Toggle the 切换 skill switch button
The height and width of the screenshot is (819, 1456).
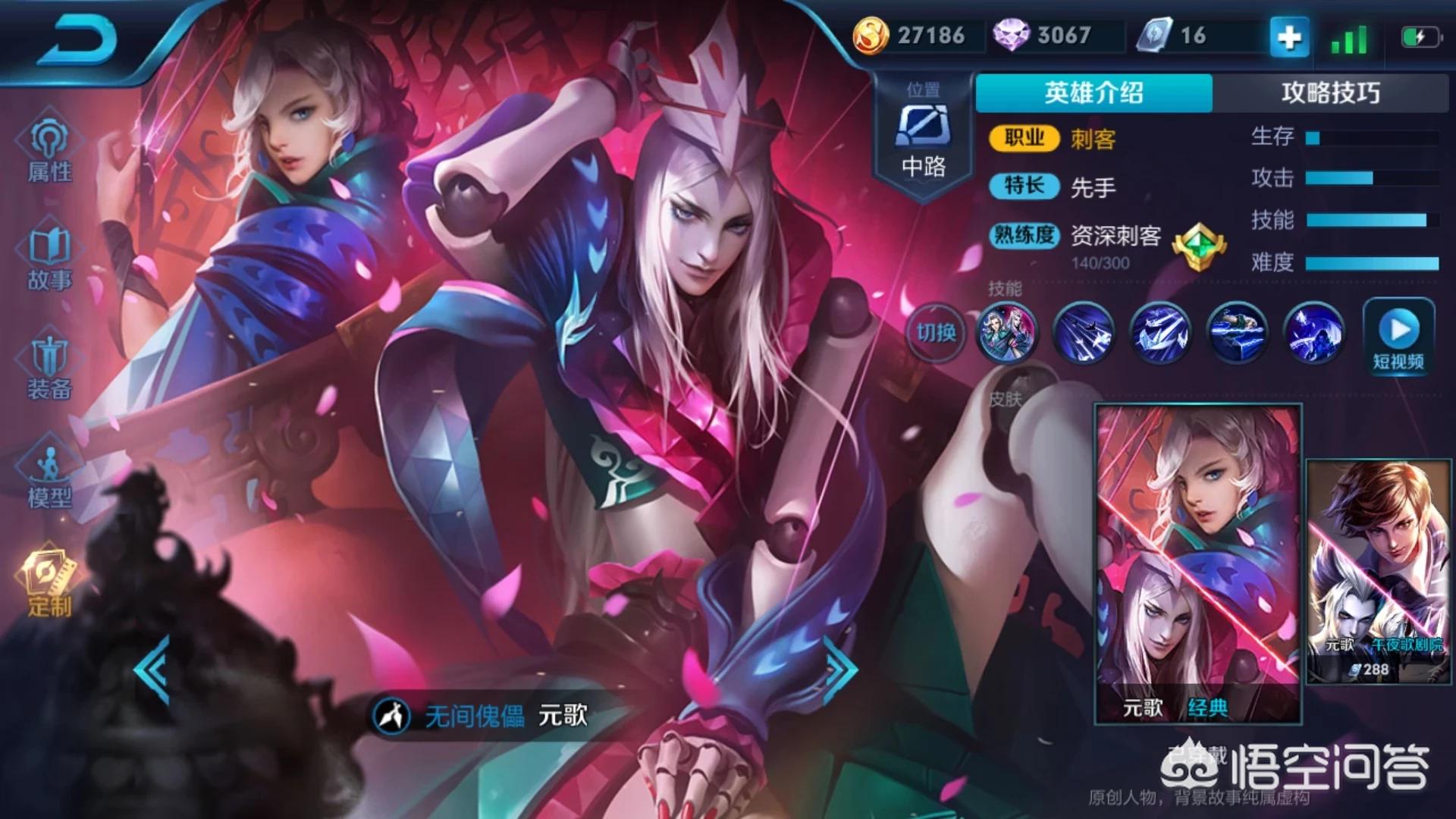pos(936,332)
